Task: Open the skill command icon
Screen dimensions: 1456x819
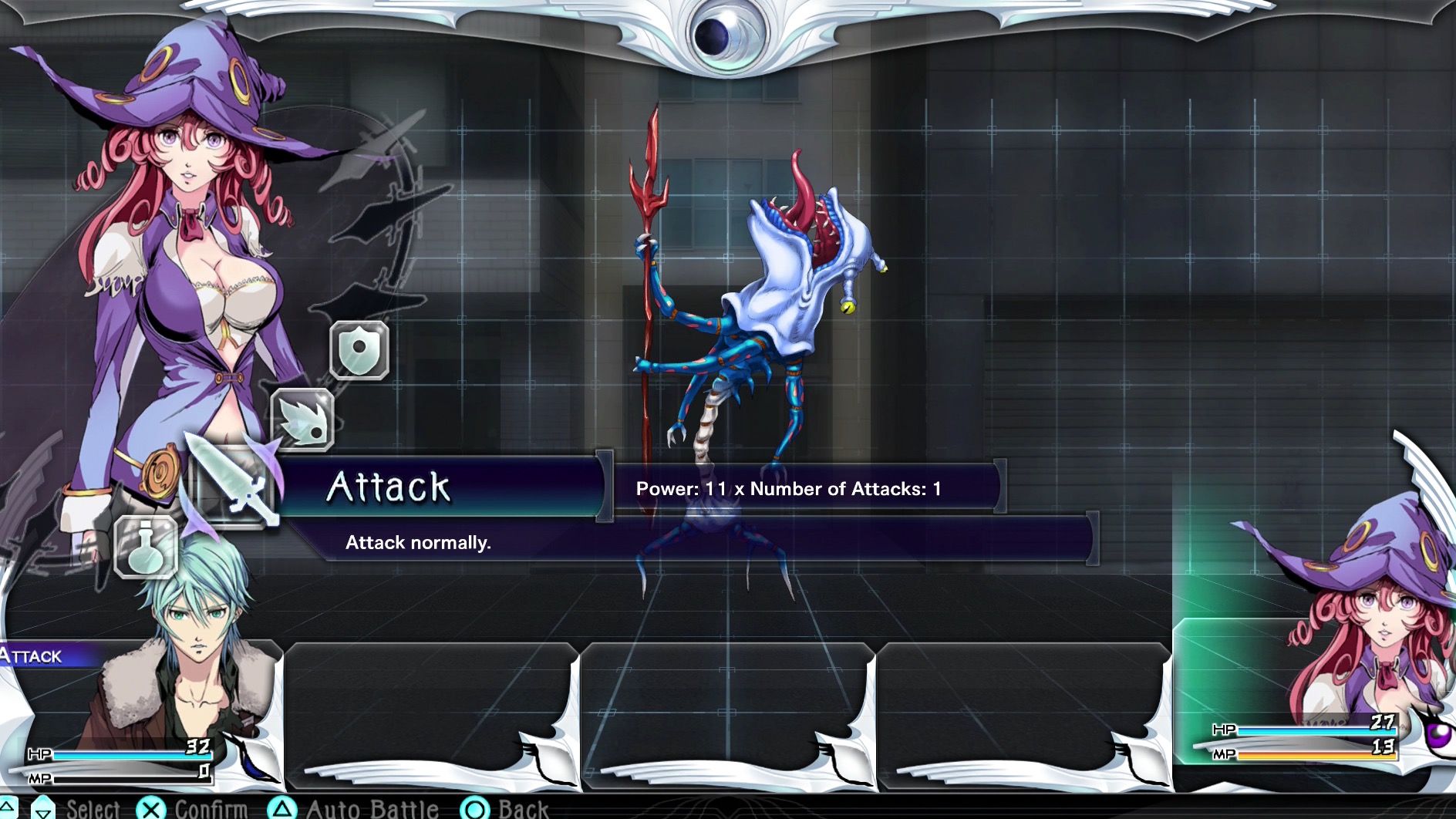Action: pyautogui.click(x=303, y=420)
